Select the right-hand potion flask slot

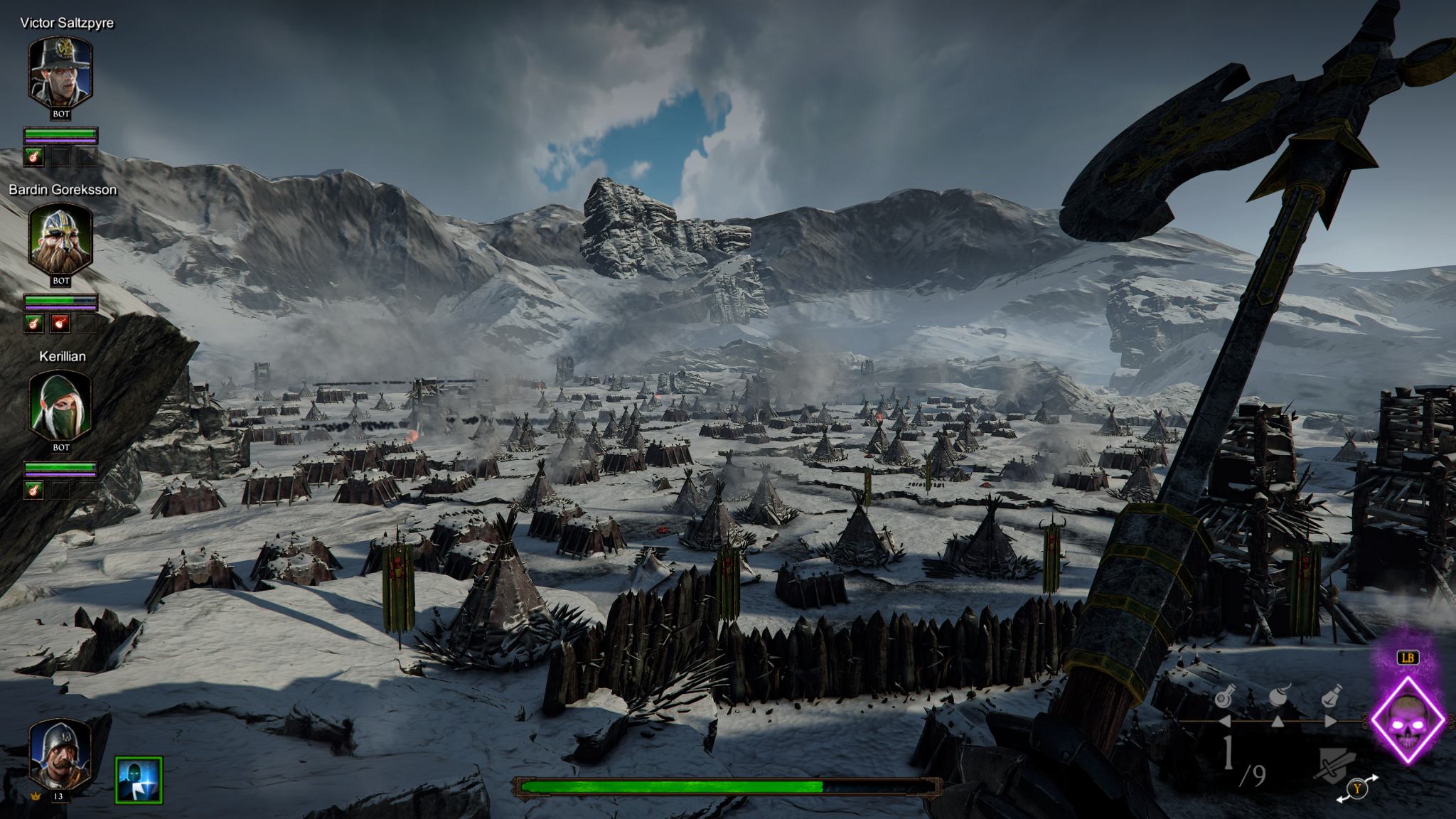[x=1331, y=696]
